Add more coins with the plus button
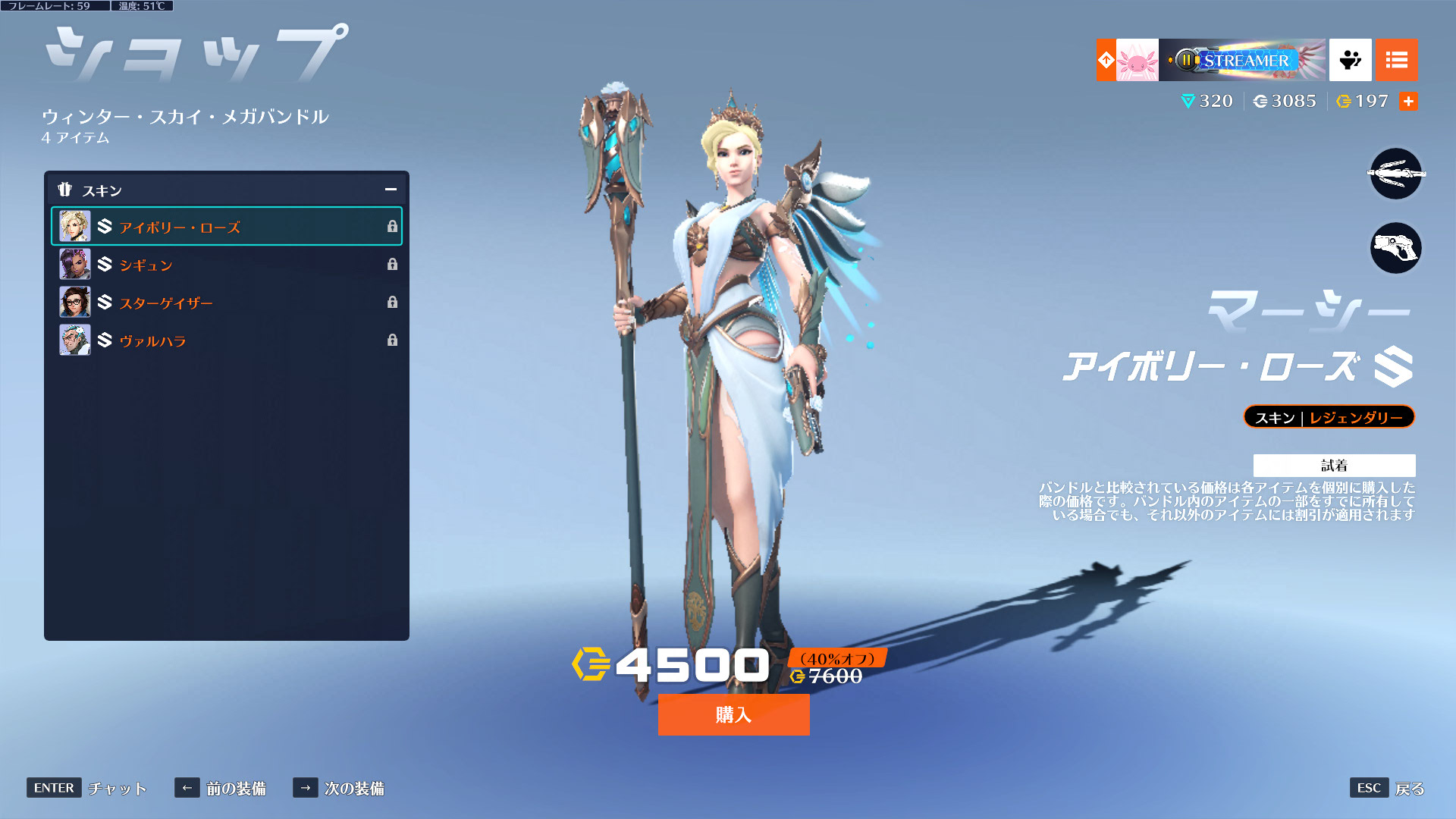Image resolution: width=1456 pixels, height=819 pixels. [x=1408, y=101]
